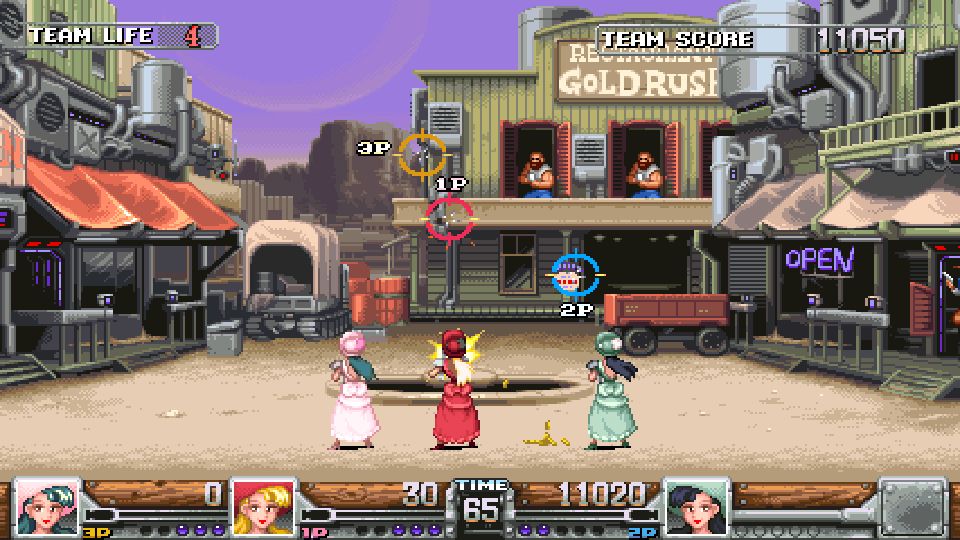Click the empty metal player slot plate
This screenshot has height=540, width=960.
pos(912,507)
